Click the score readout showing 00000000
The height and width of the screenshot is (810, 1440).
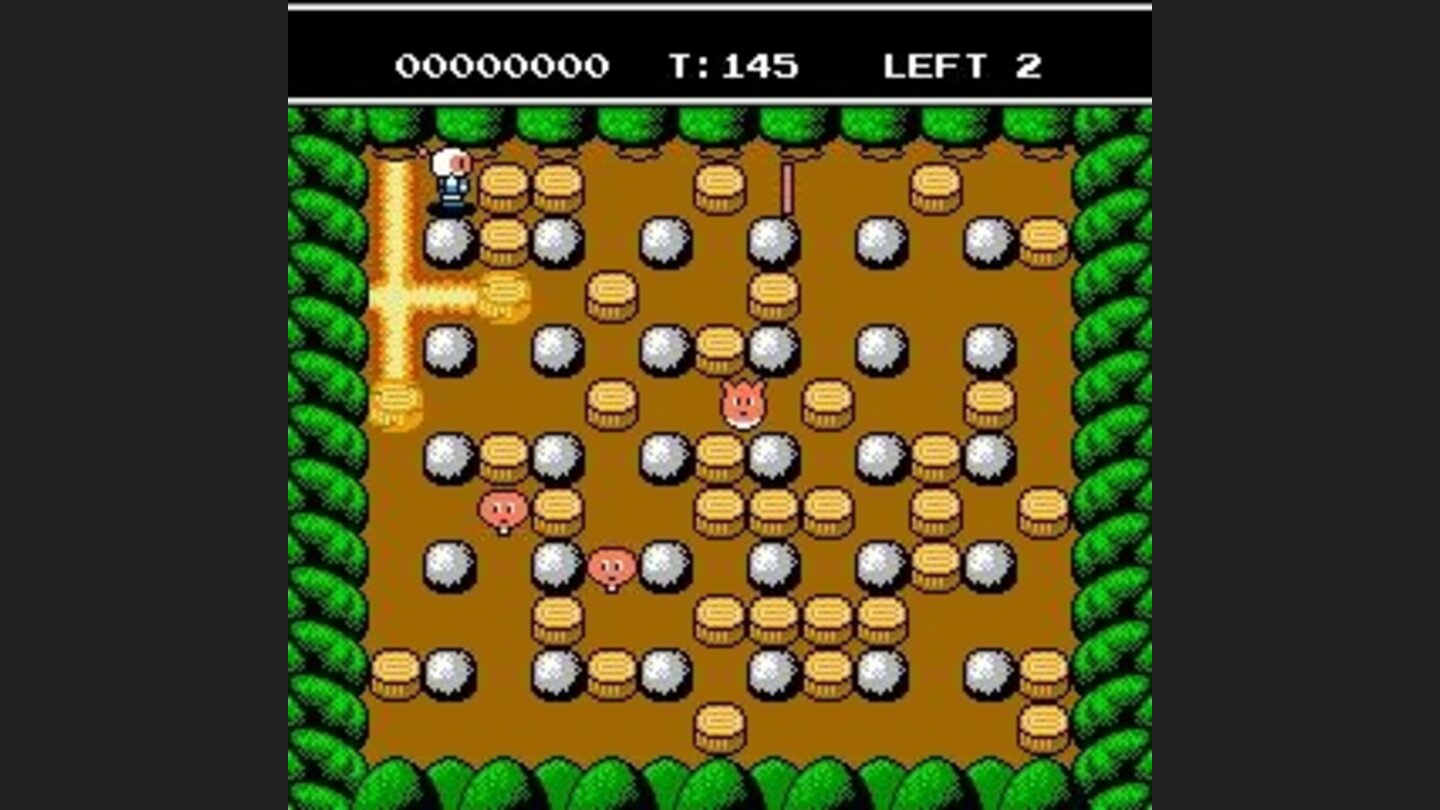(x=503, y=66)
